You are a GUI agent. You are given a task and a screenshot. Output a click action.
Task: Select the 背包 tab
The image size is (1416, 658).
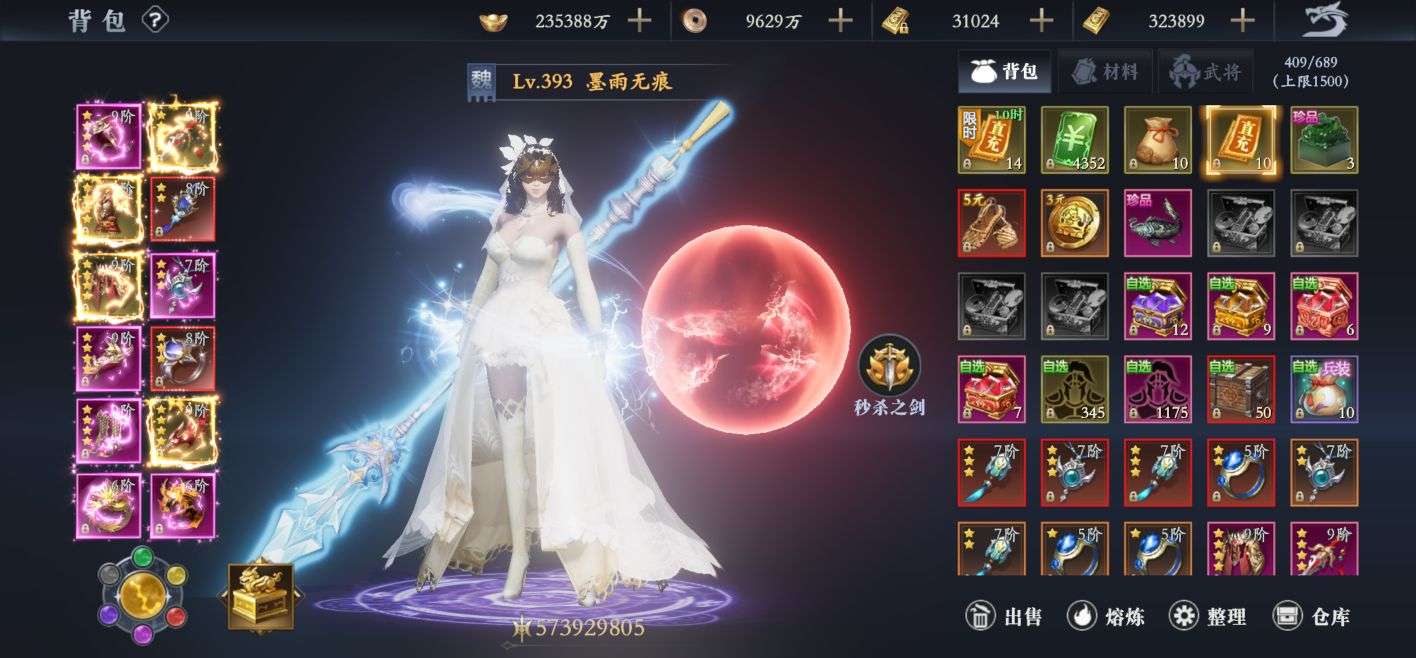(1005, 71)
